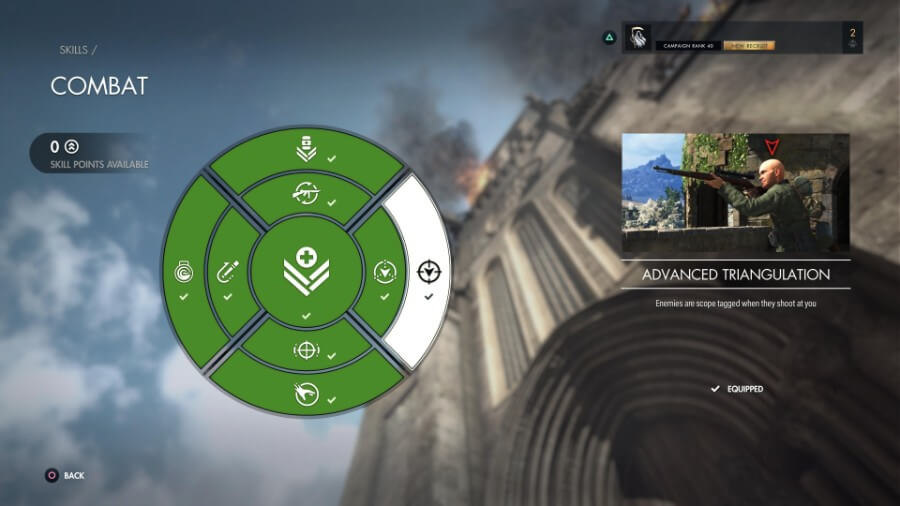Select the right inner arrow-in-circle skill
This screenshot has height=506, width=900.
click(x=384, y=272)
